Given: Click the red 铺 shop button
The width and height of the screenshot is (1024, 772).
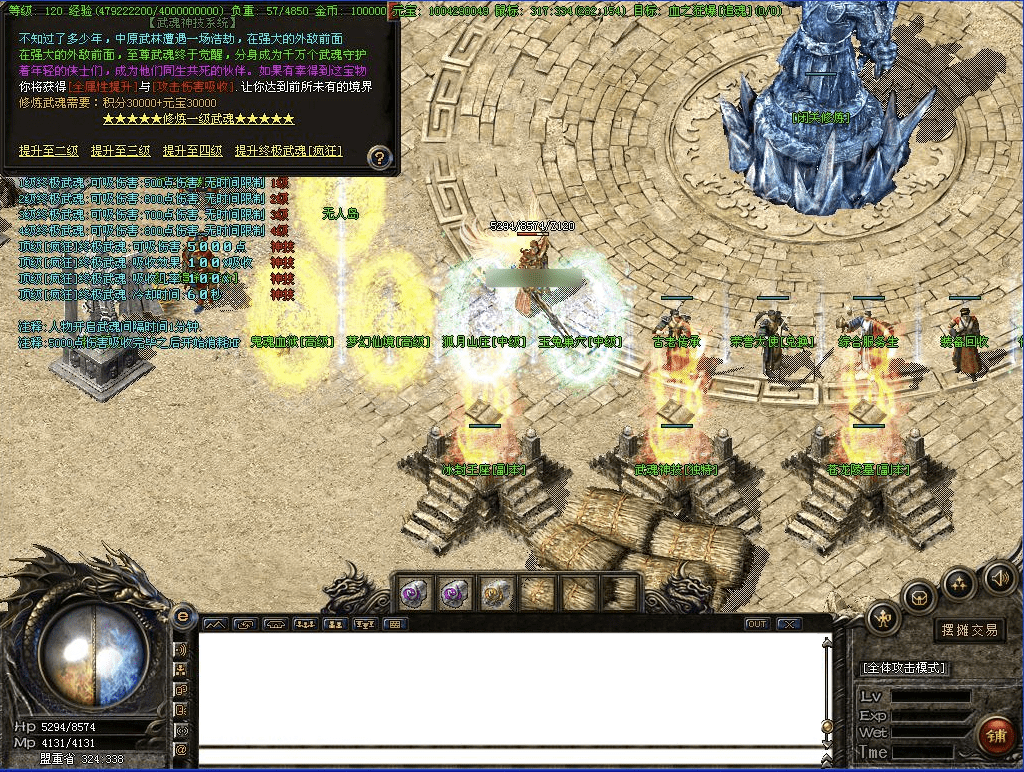Looking at the screenshot, I should tap(994, 737).
